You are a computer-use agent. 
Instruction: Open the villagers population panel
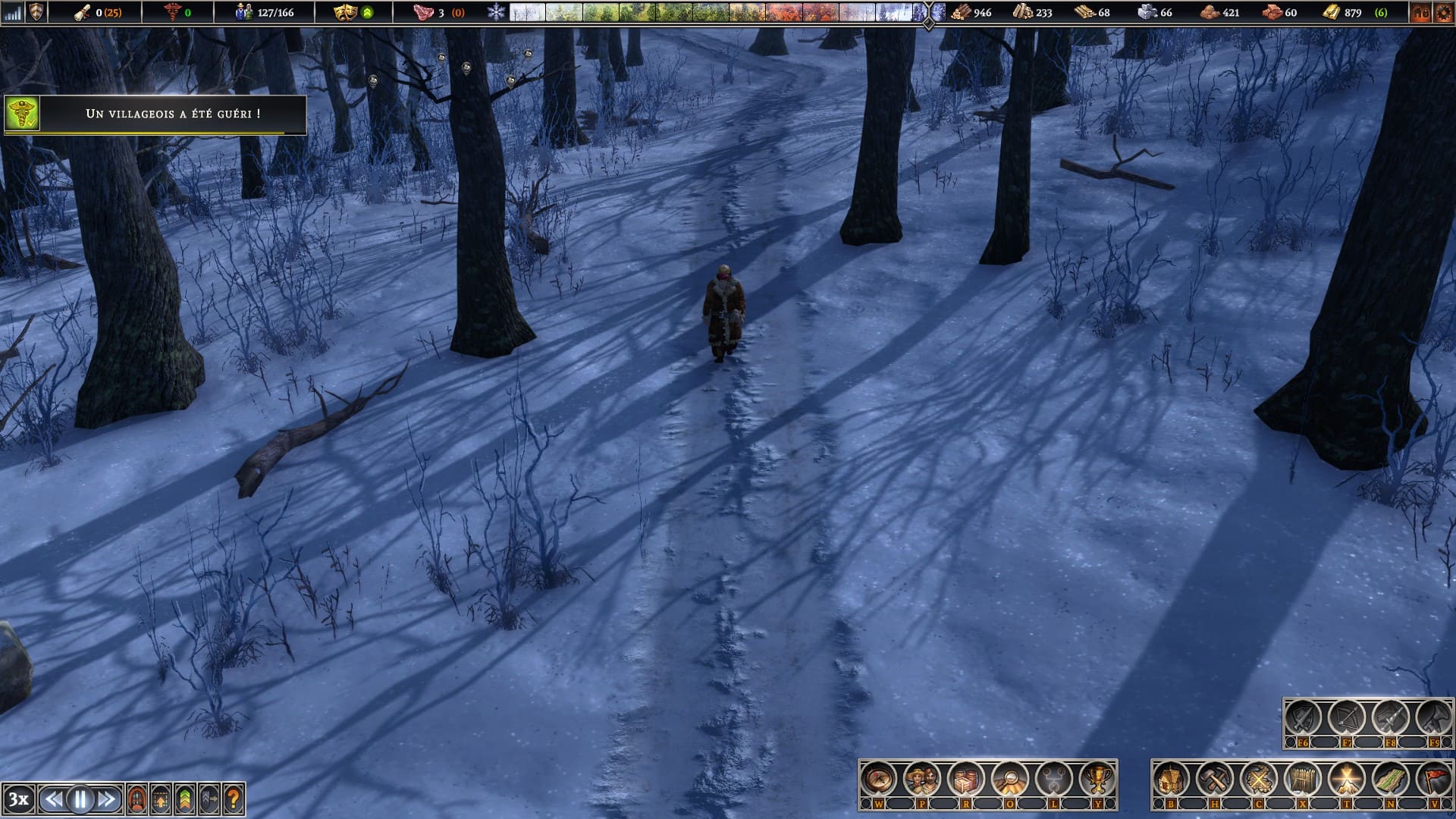click(922, 779)
